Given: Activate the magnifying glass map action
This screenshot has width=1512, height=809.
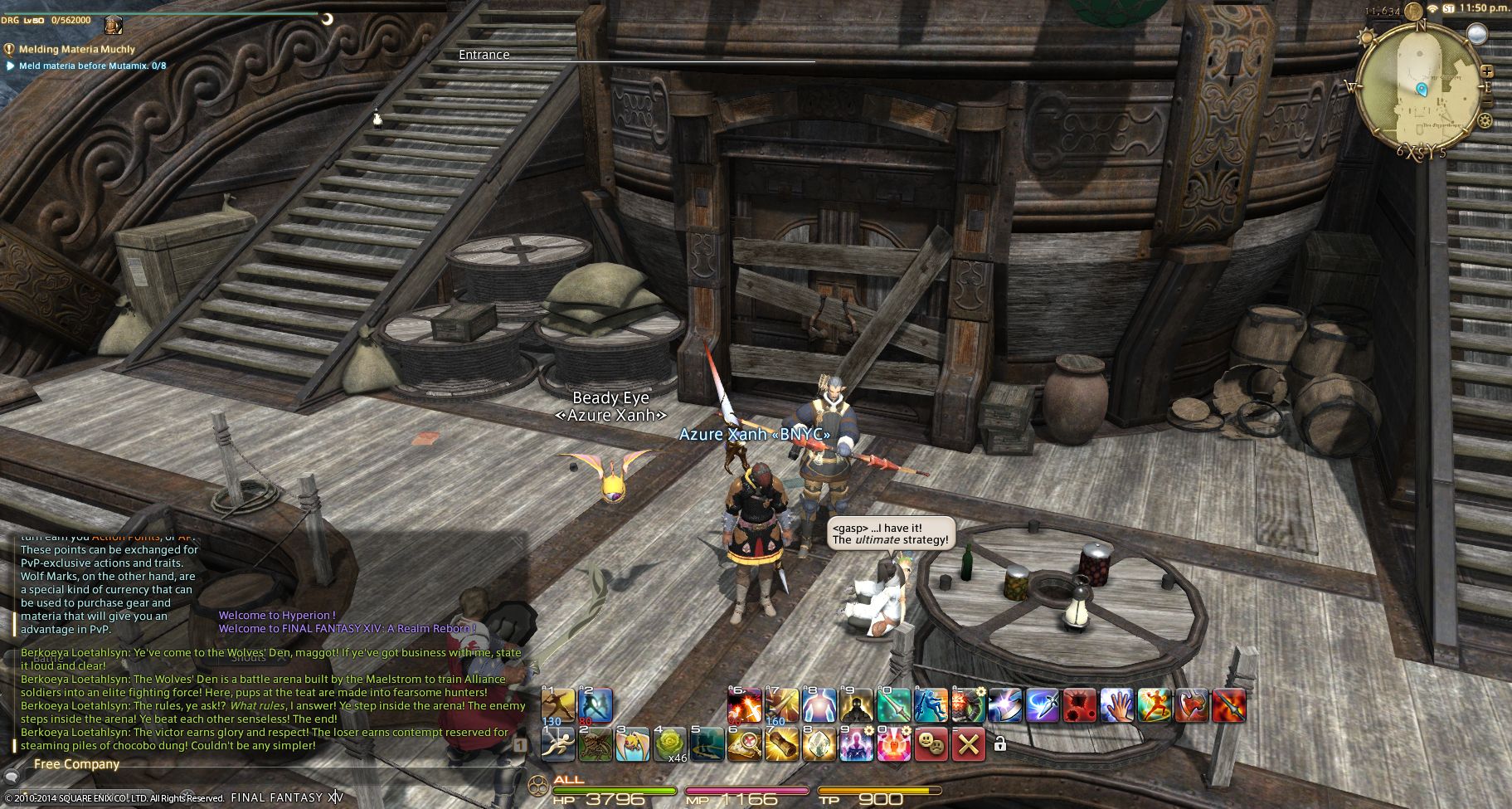Looking at the screenshot, I should [x=745, y=743].
